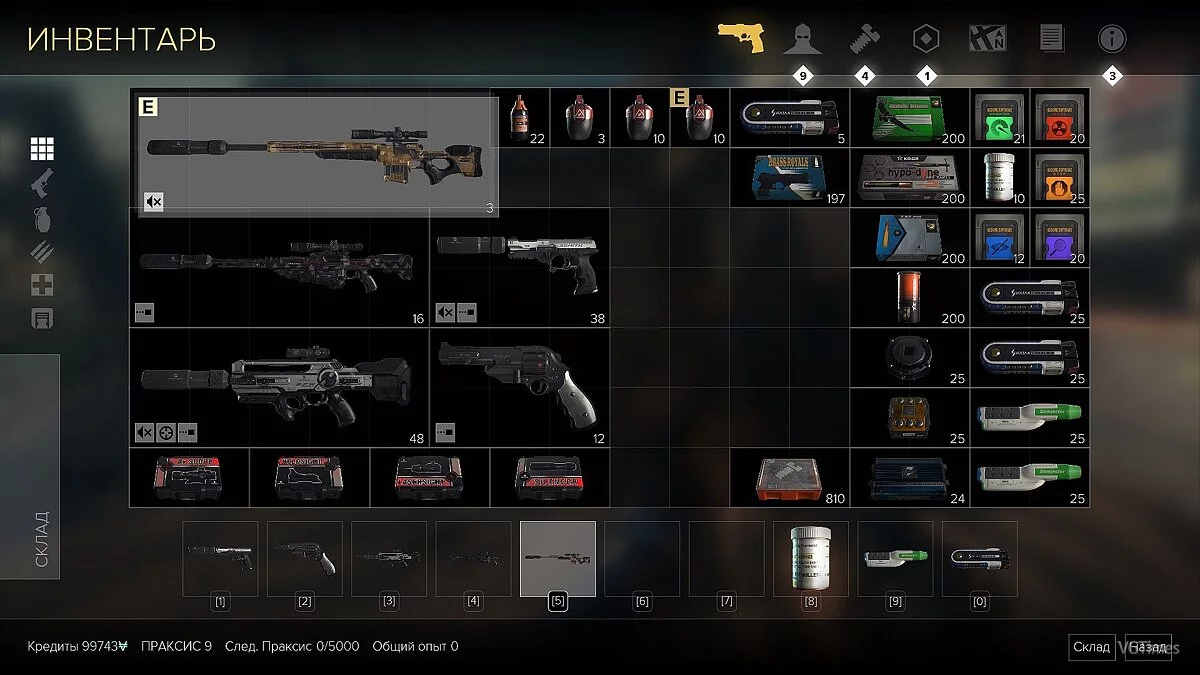
Task: Open the info tab with circled i icon
Action: tap(1112, 40)
